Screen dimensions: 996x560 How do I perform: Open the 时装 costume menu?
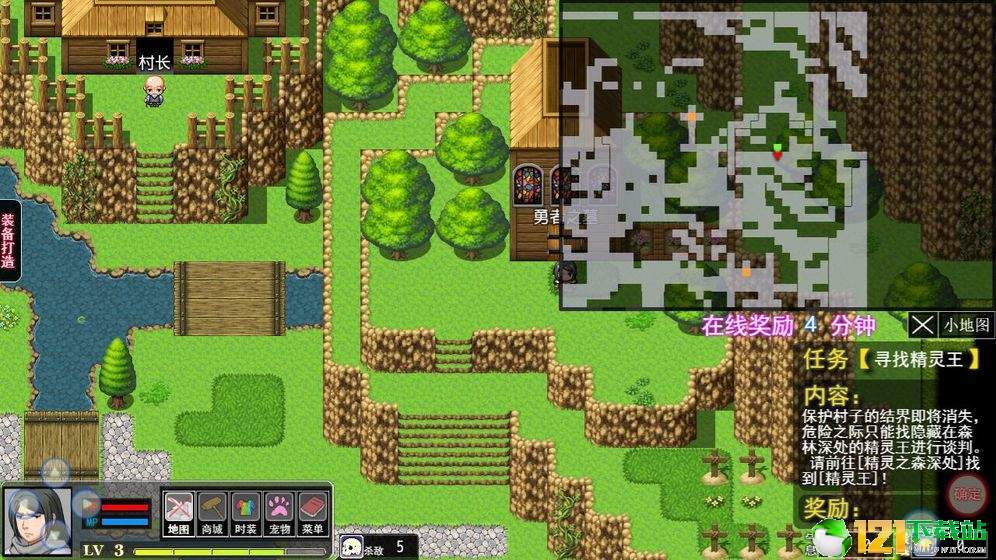tap(246, 512)
